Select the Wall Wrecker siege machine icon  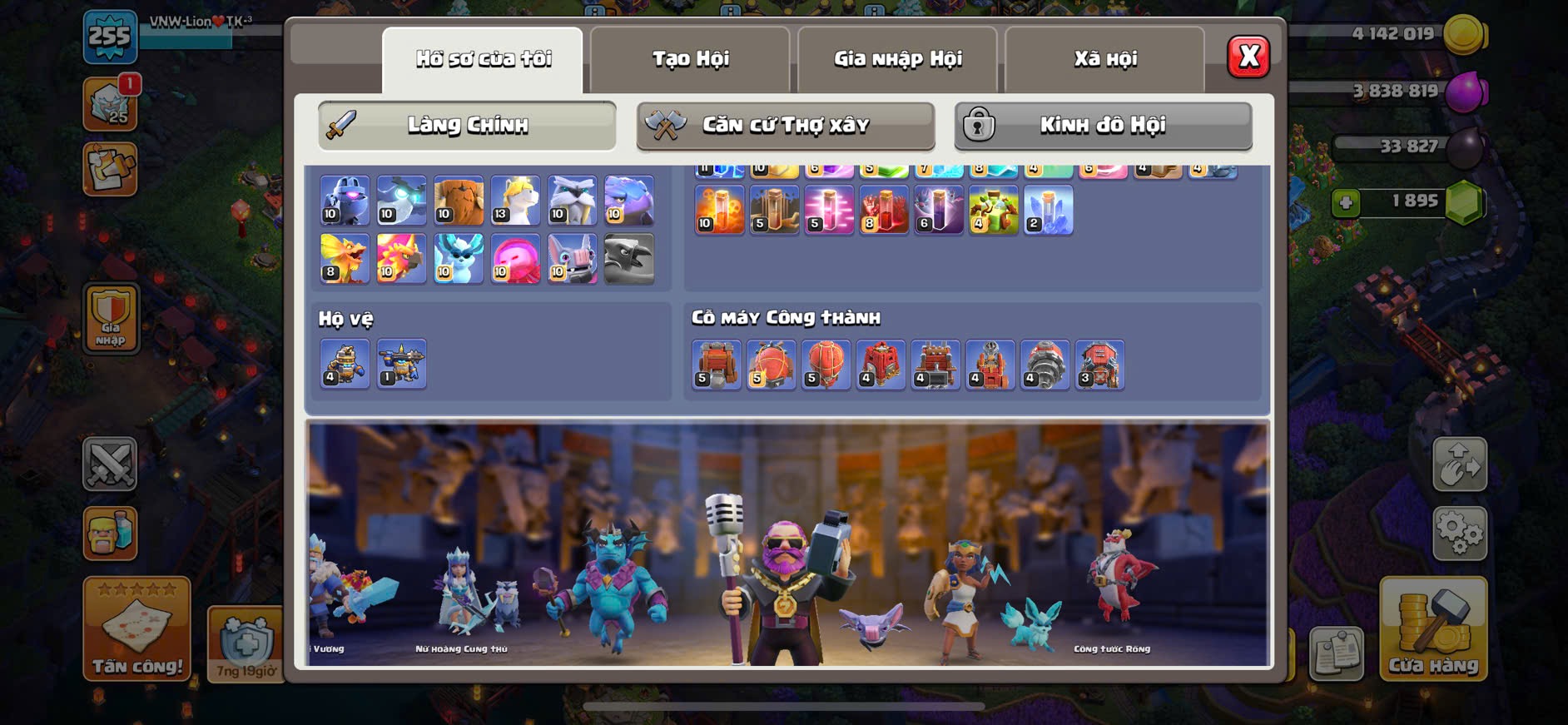point(716,365)
